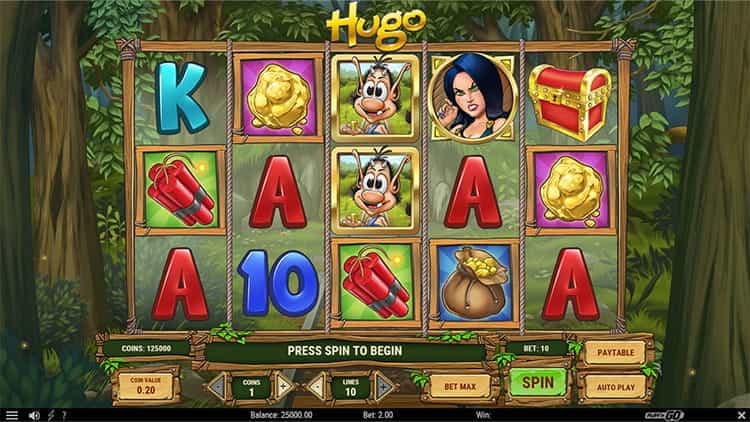Image resolution: width=750 pixels, height=422 pixels.
Task: Toggle sound with the speaker icon
Action: point(34,415)
